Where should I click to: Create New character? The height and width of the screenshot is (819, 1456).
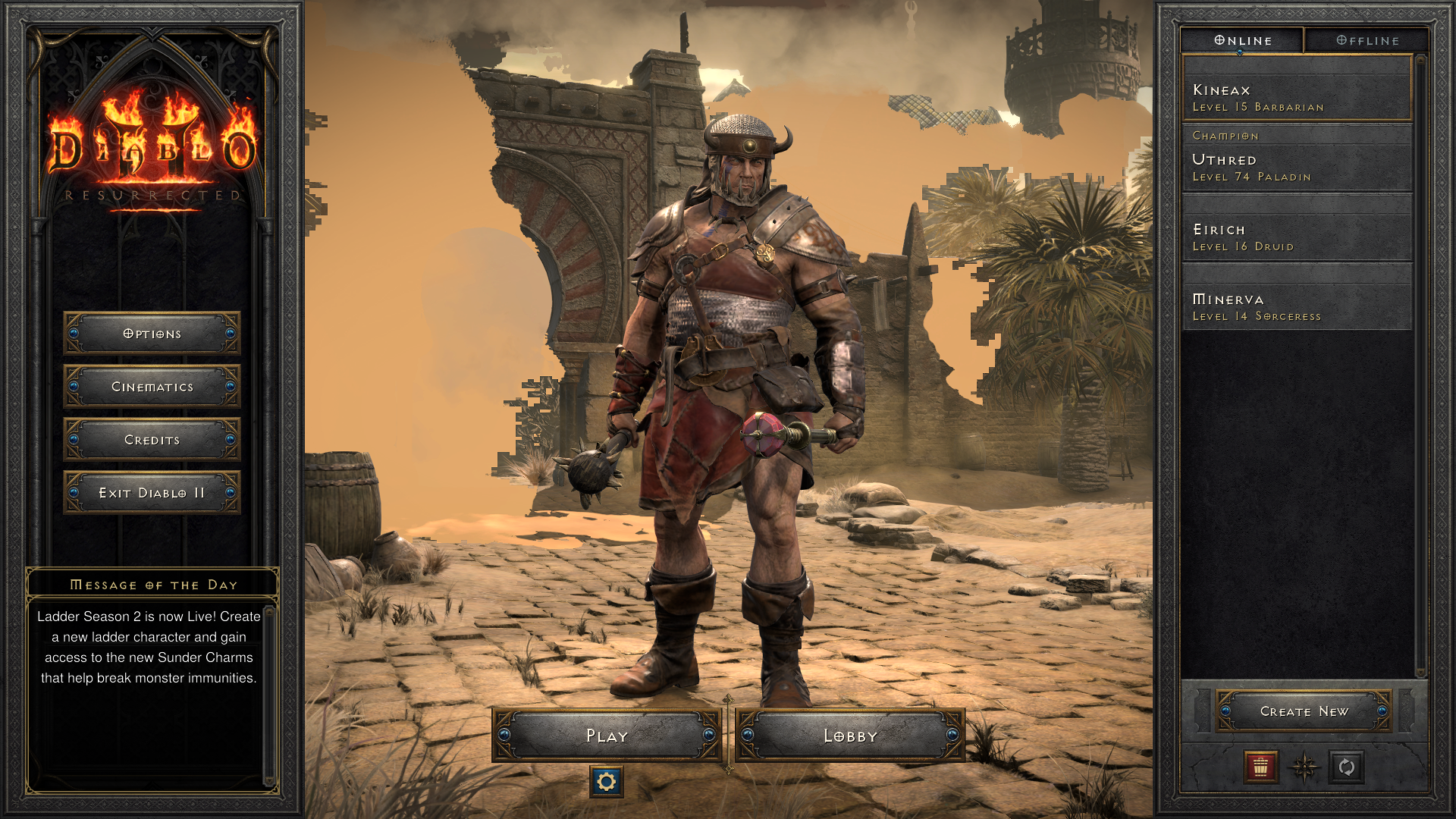(x=1304, y=711)
